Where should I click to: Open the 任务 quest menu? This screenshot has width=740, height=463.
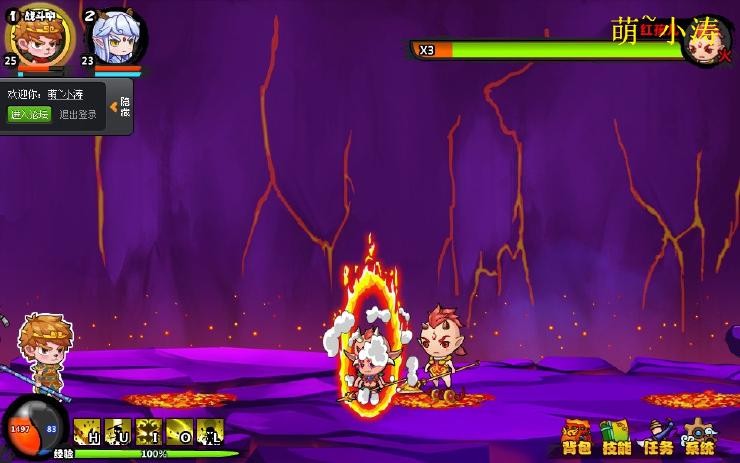point(658,437)
